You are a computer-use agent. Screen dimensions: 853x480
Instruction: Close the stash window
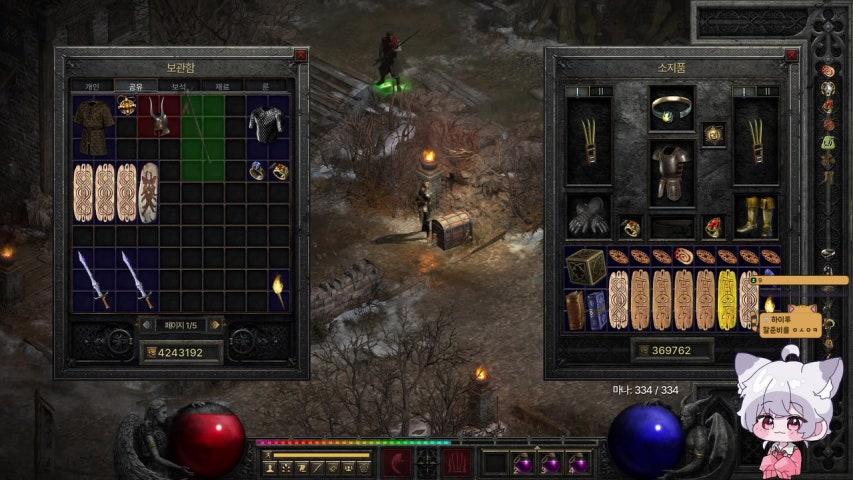300,56
